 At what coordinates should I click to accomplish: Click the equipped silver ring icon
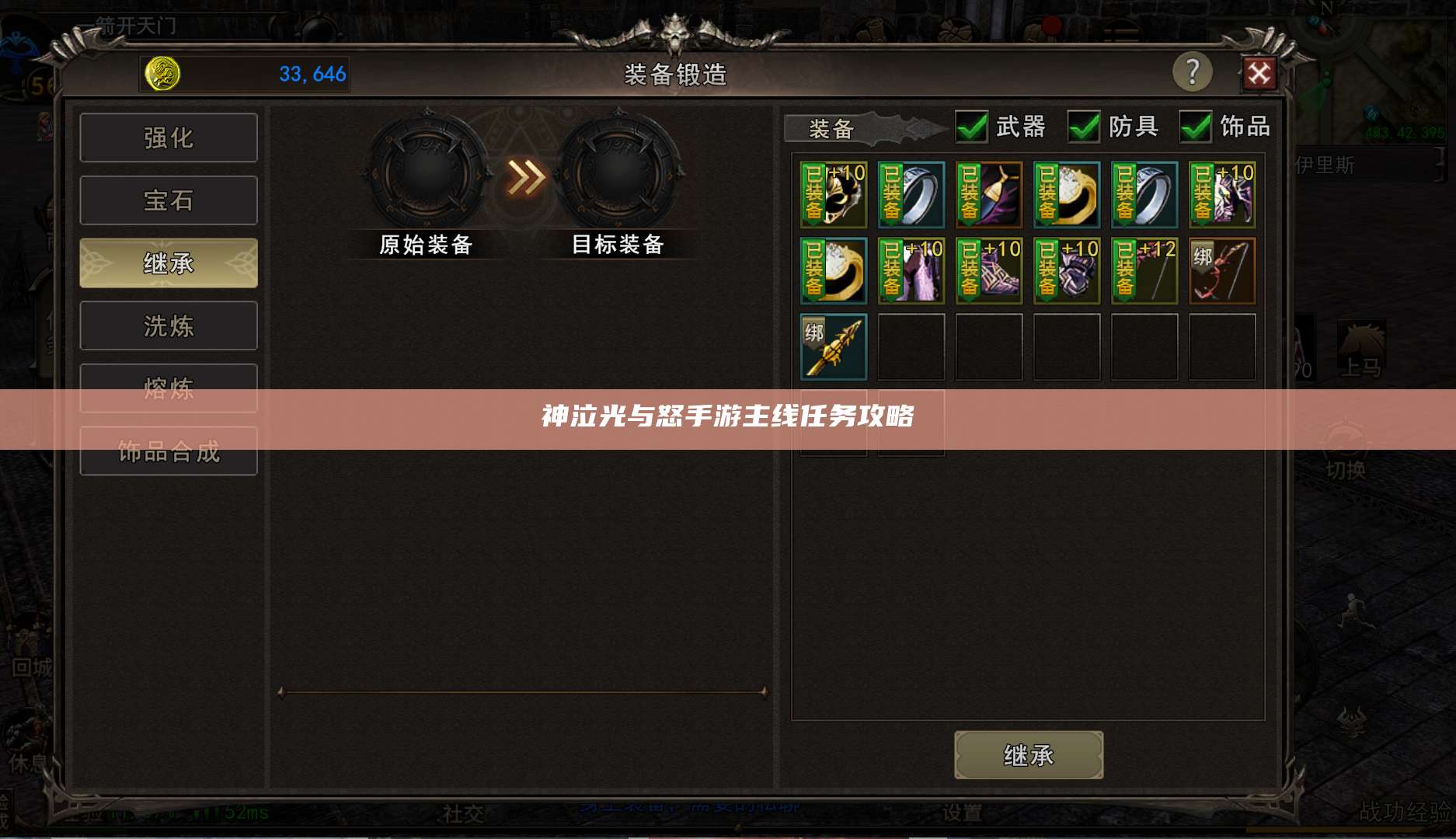pos(911,194)
